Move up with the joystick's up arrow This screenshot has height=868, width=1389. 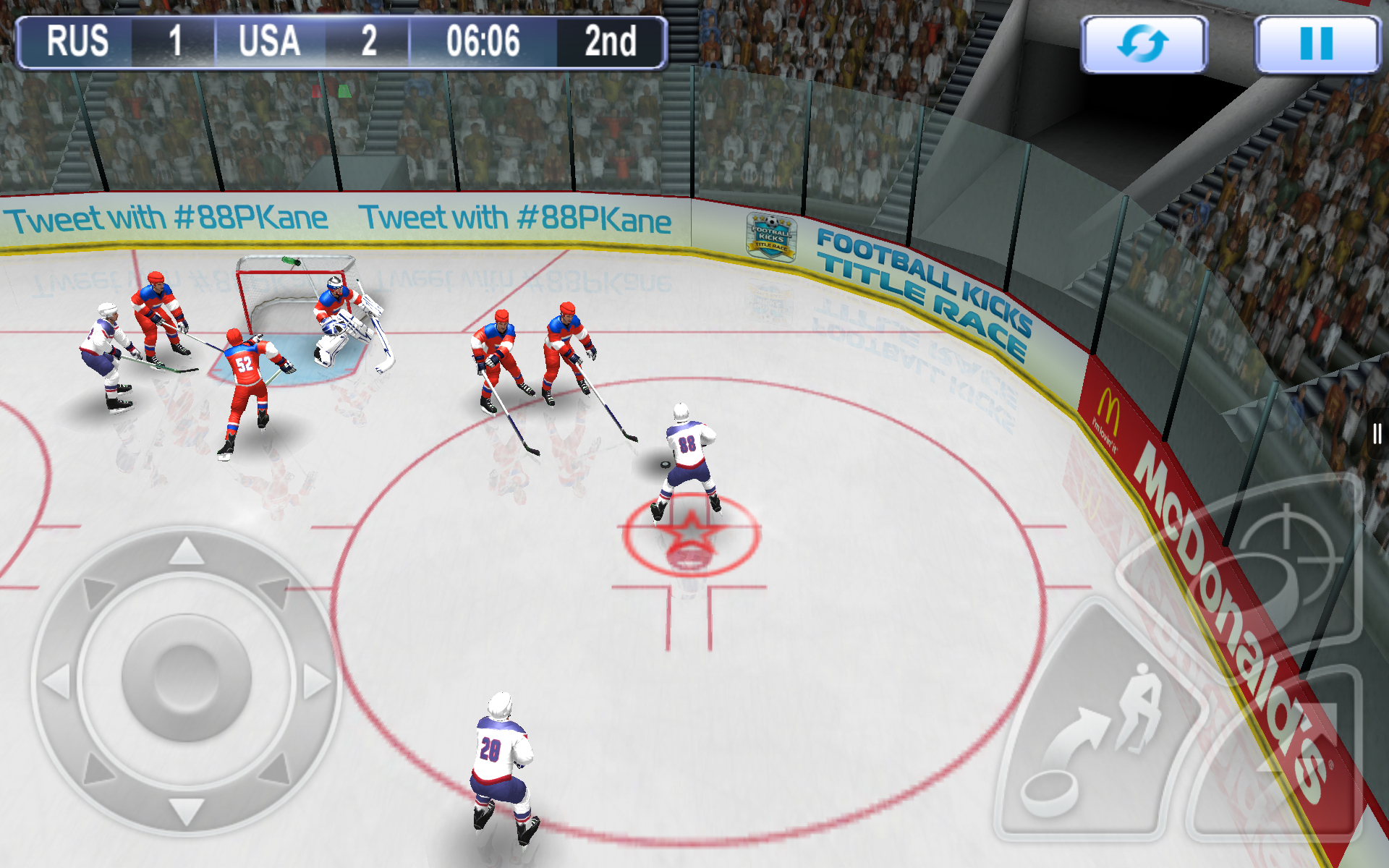click(x=186, y=553)
